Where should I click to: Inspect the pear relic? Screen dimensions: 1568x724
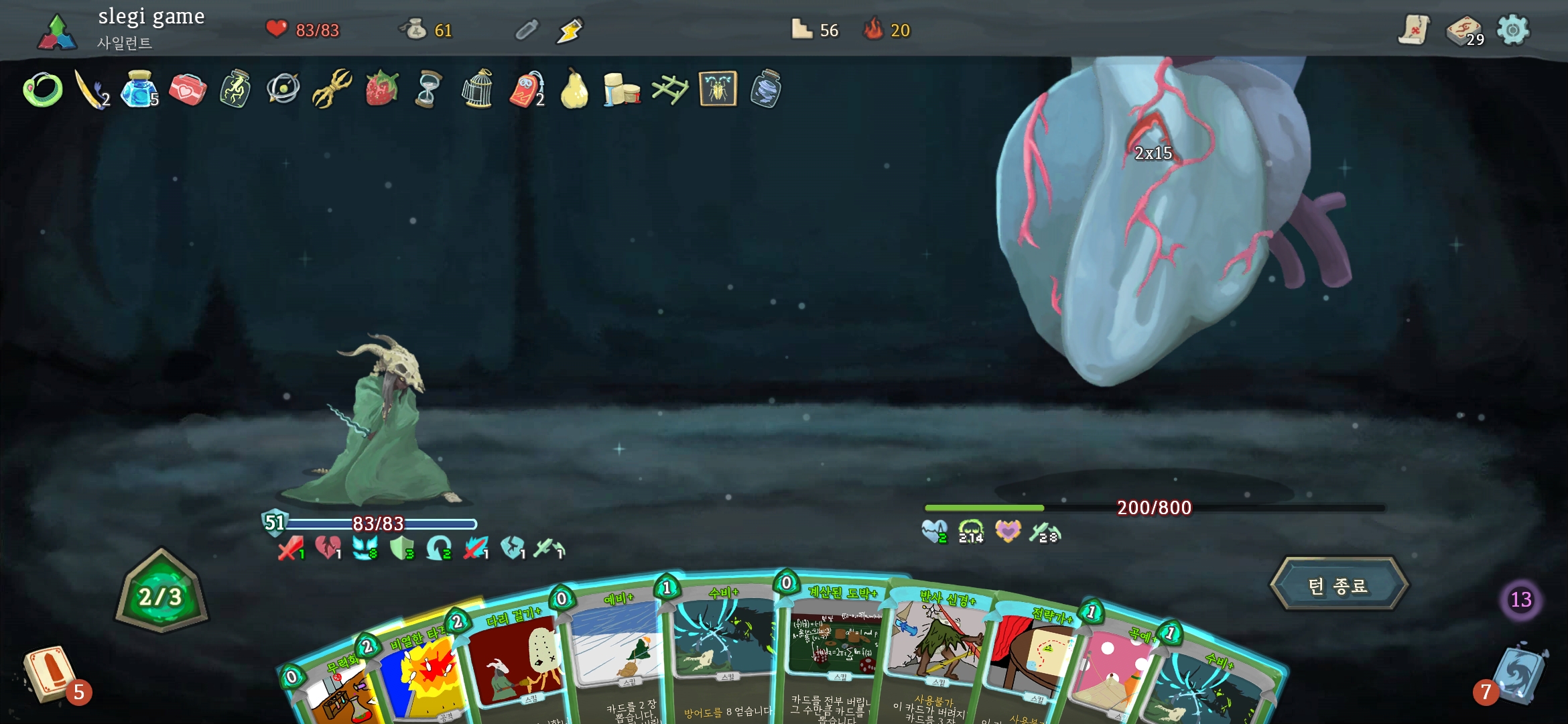pyautogui.click(x=574, y=88)
